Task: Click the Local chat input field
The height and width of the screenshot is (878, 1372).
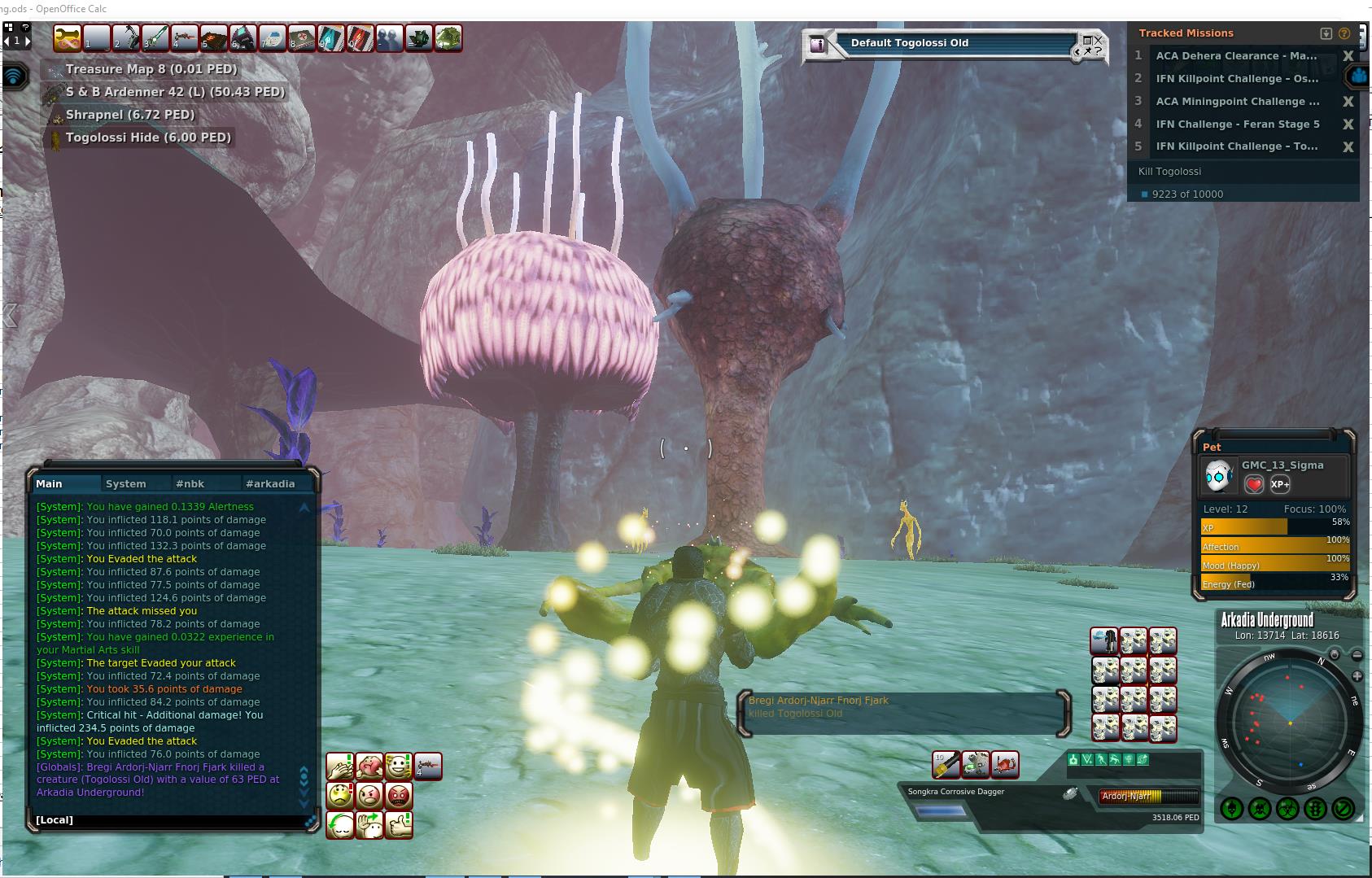Action: (171, 819)
